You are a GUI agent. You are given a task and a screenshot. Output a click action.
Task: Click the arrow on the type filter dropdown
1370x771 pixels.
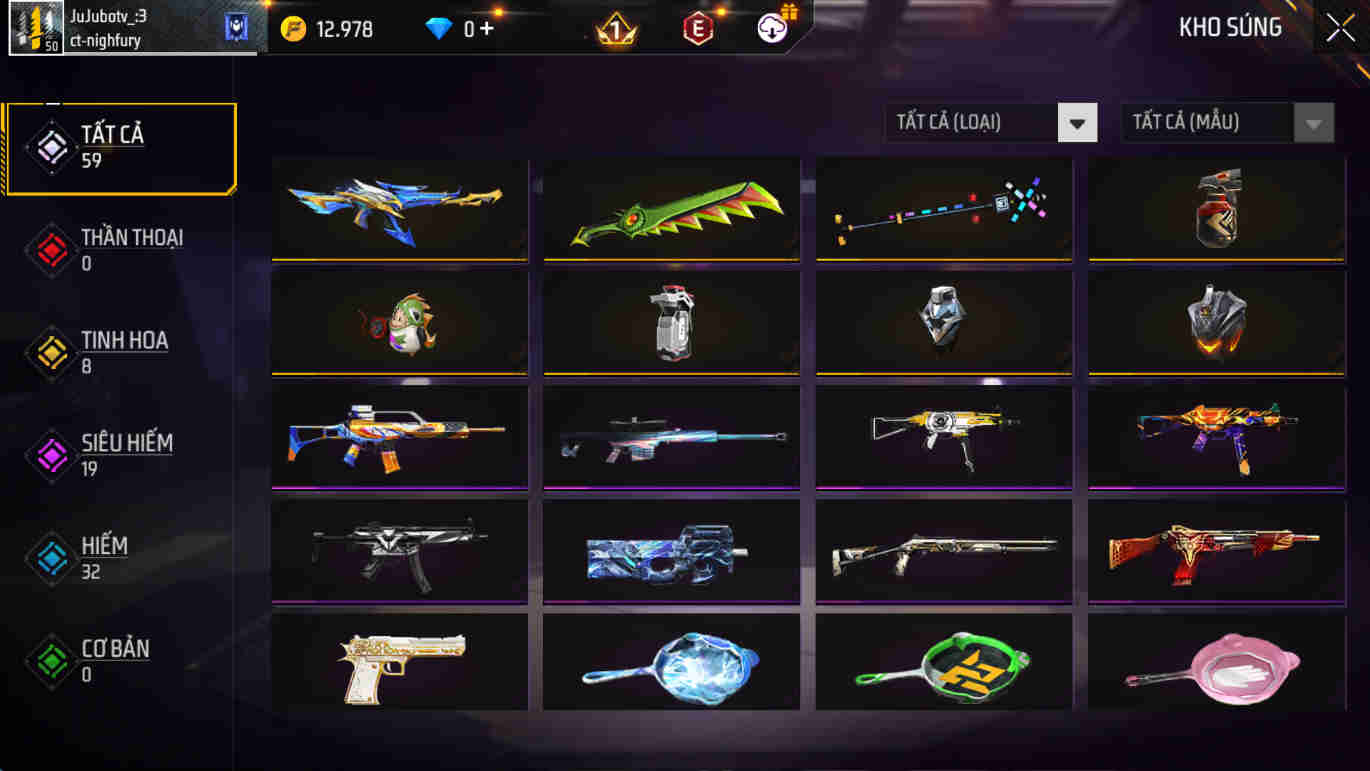click(1077, 122)
